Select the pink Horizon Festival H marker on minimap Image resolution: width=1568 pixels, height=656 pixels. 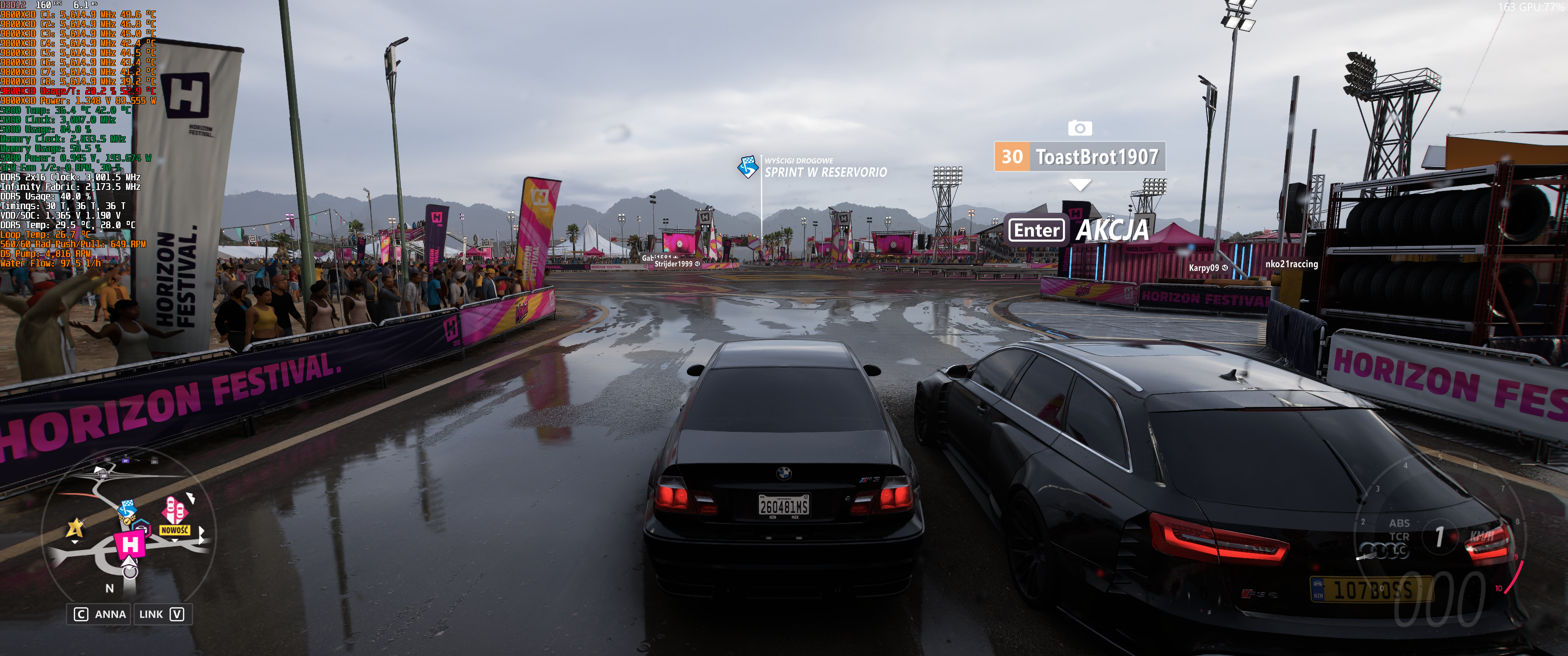click(x=129, y=544)
